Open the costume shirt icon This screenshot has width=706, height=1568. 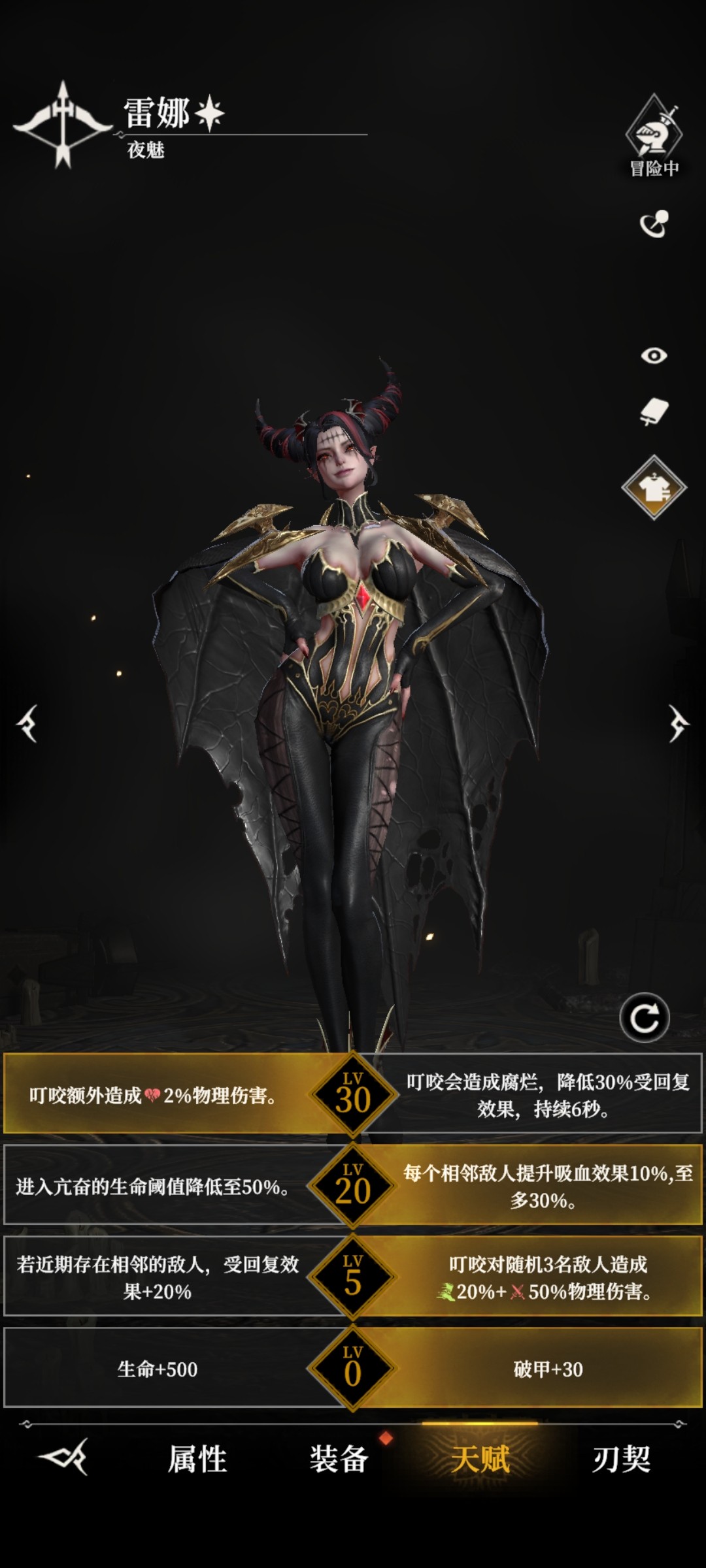pyautogui.click(x=654, y=487)
